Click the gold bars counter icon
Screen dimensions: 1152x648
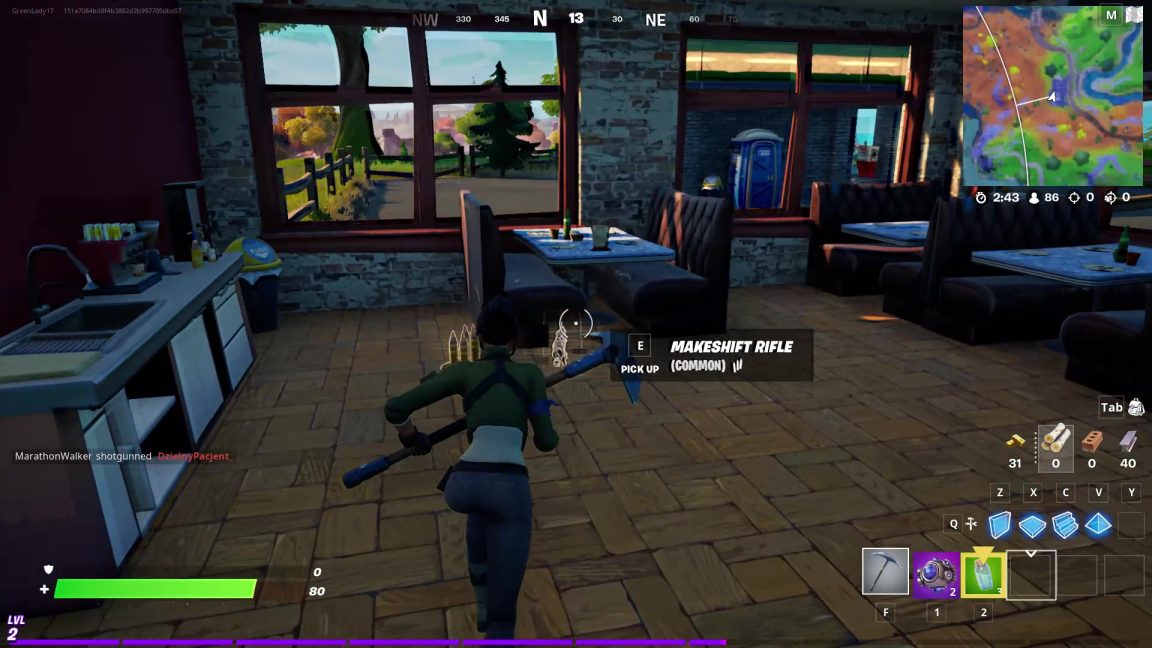1015,439
